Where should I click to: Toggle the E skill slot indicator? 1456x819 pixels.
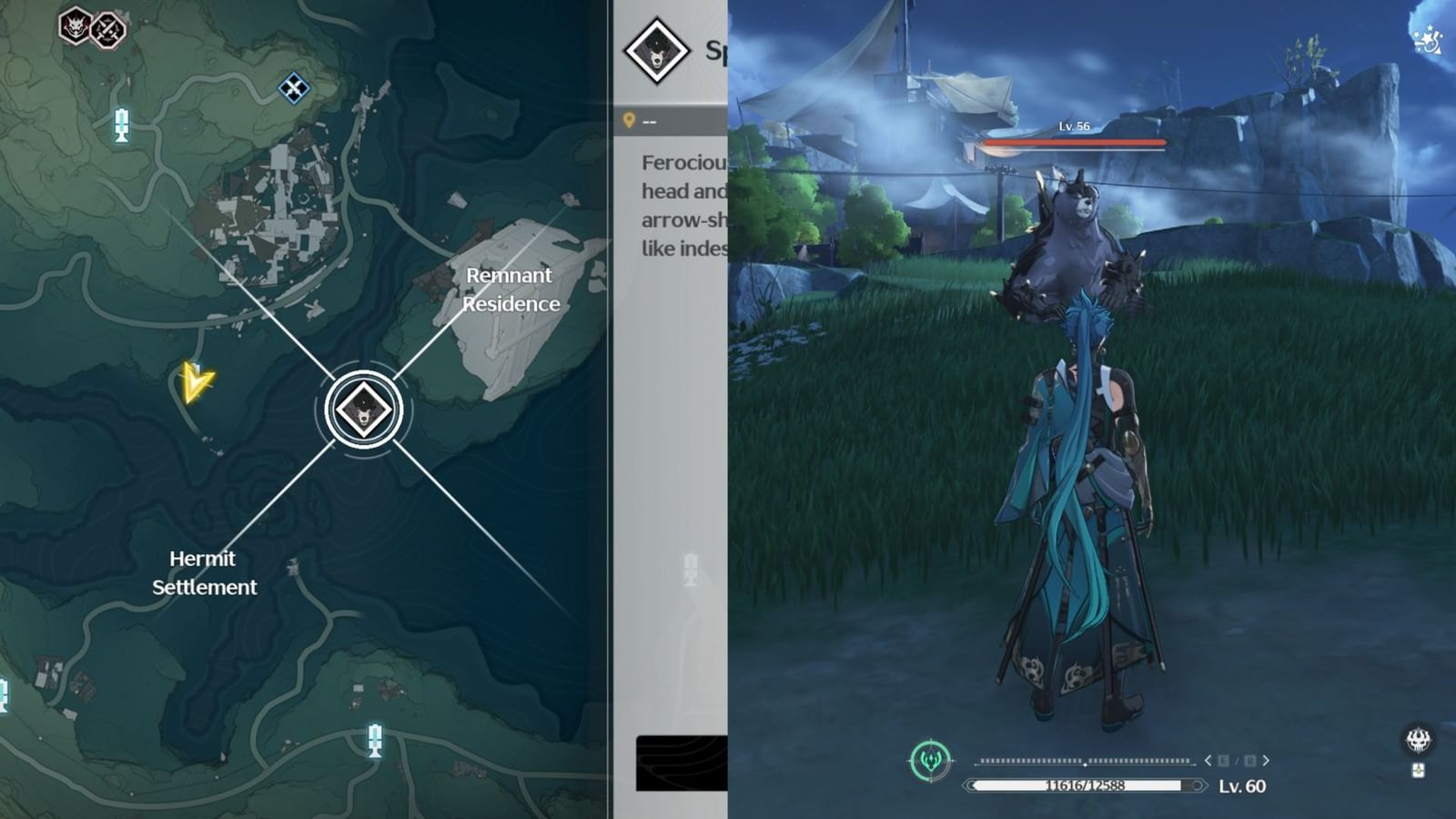point(1225,760)
